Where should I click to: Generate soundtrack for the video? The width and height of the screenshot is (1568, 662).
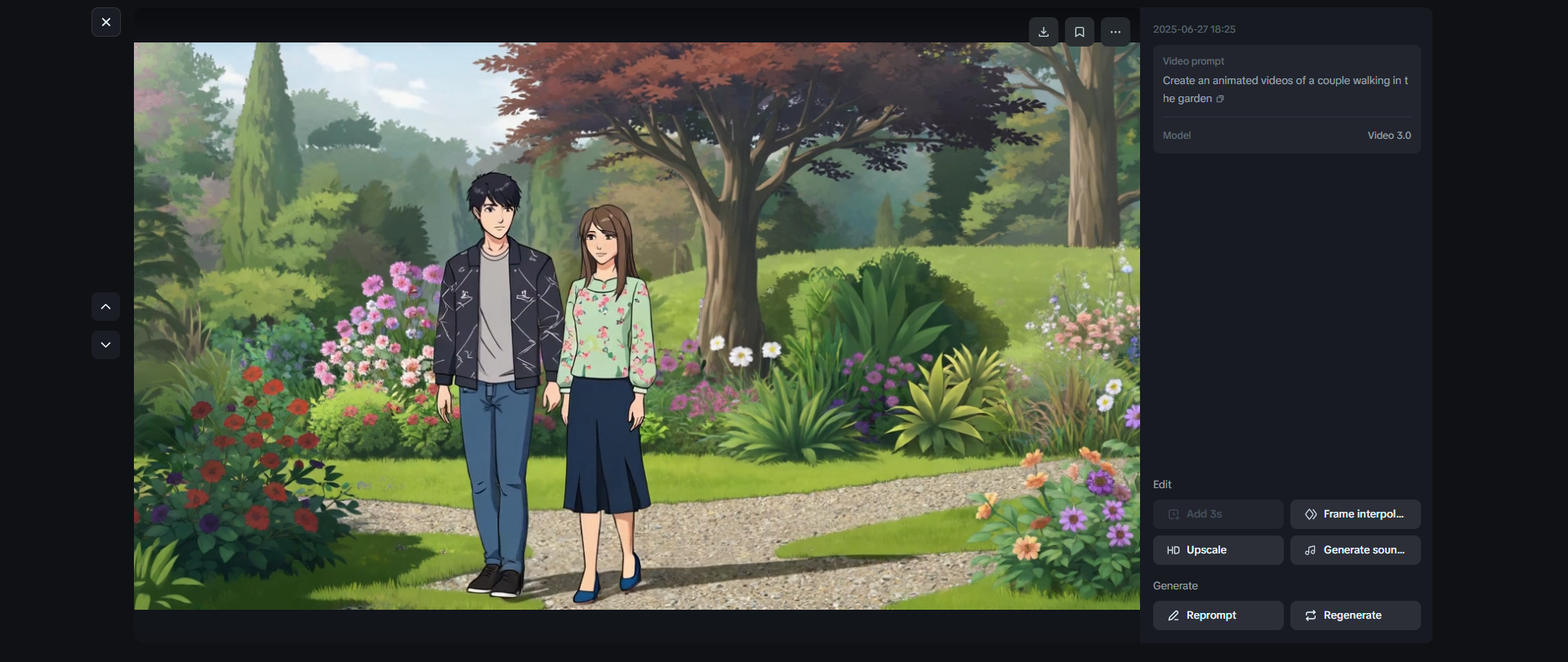click(1355, 550)
